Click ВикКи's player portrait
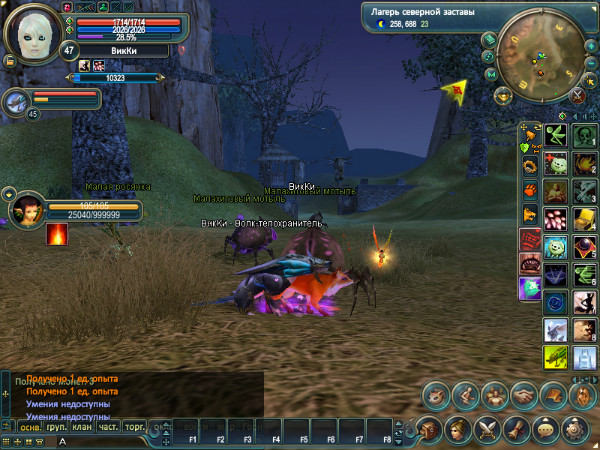This screenshot has width=600, height=450. [x=32, y=31]
